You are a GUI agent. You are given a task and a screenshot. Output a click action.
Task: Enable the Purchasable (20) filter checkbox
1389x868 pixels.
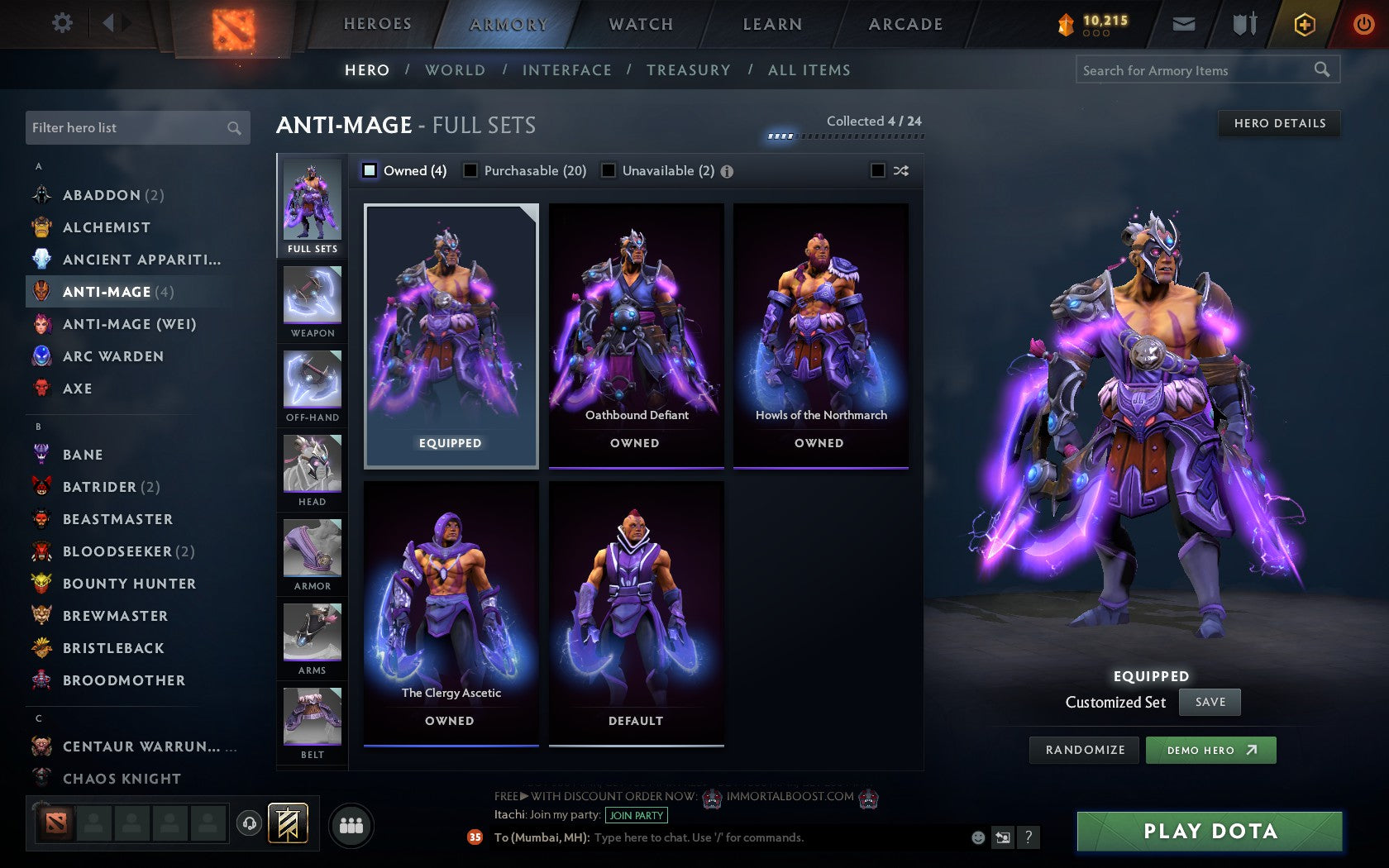click(x=471, y=171)
